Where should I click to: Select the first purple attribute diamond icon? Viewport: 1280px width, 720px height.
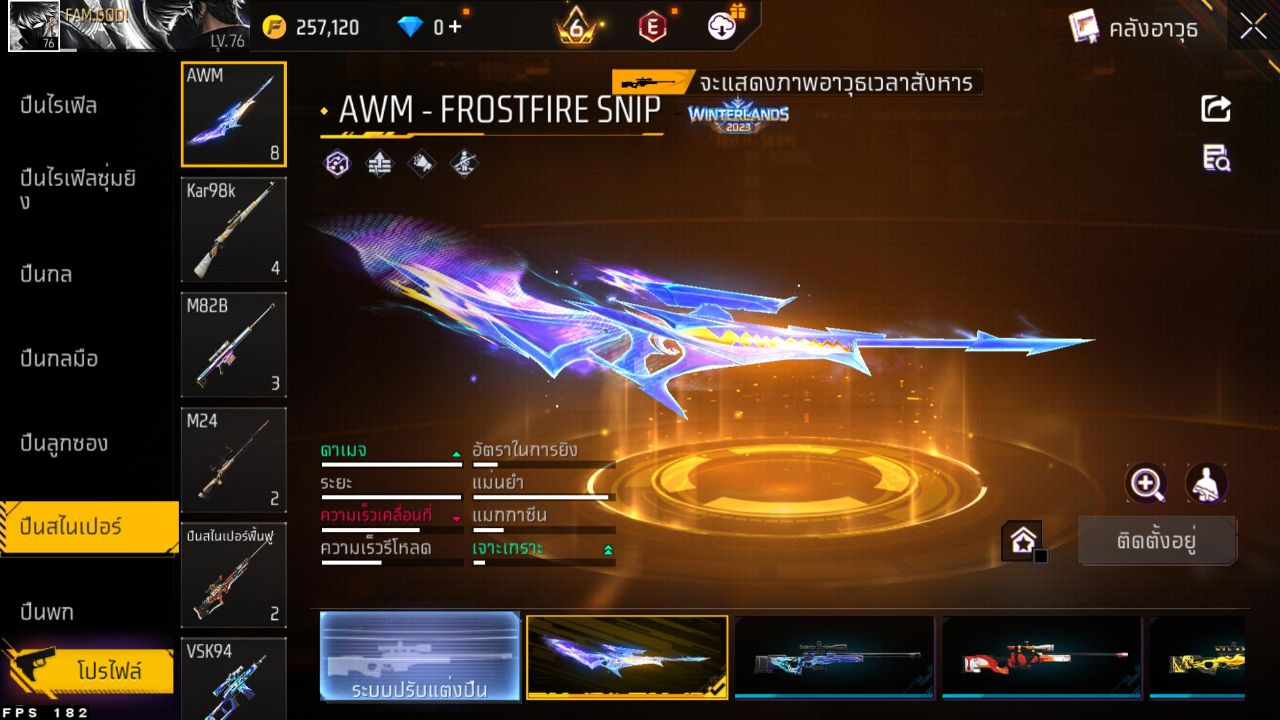click(338, 163)
